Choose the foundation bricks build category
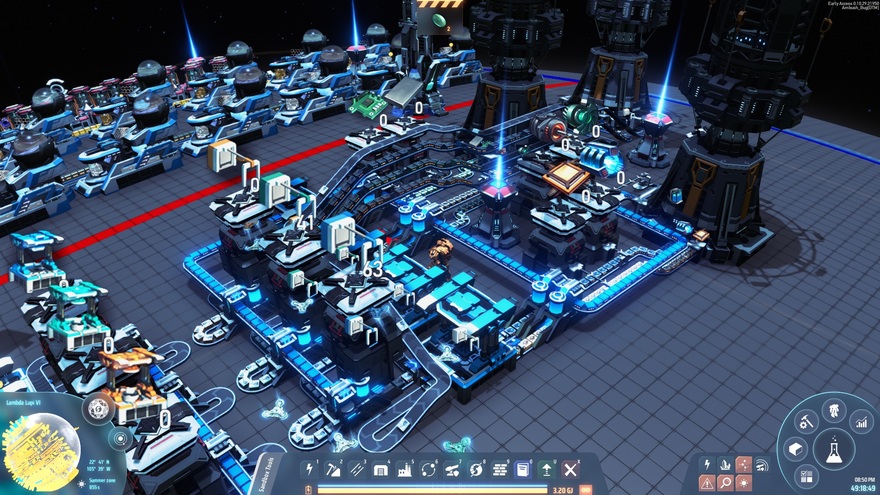Image resolution: width=880 pixels, height=495 pixels. [x=499, y=469]
